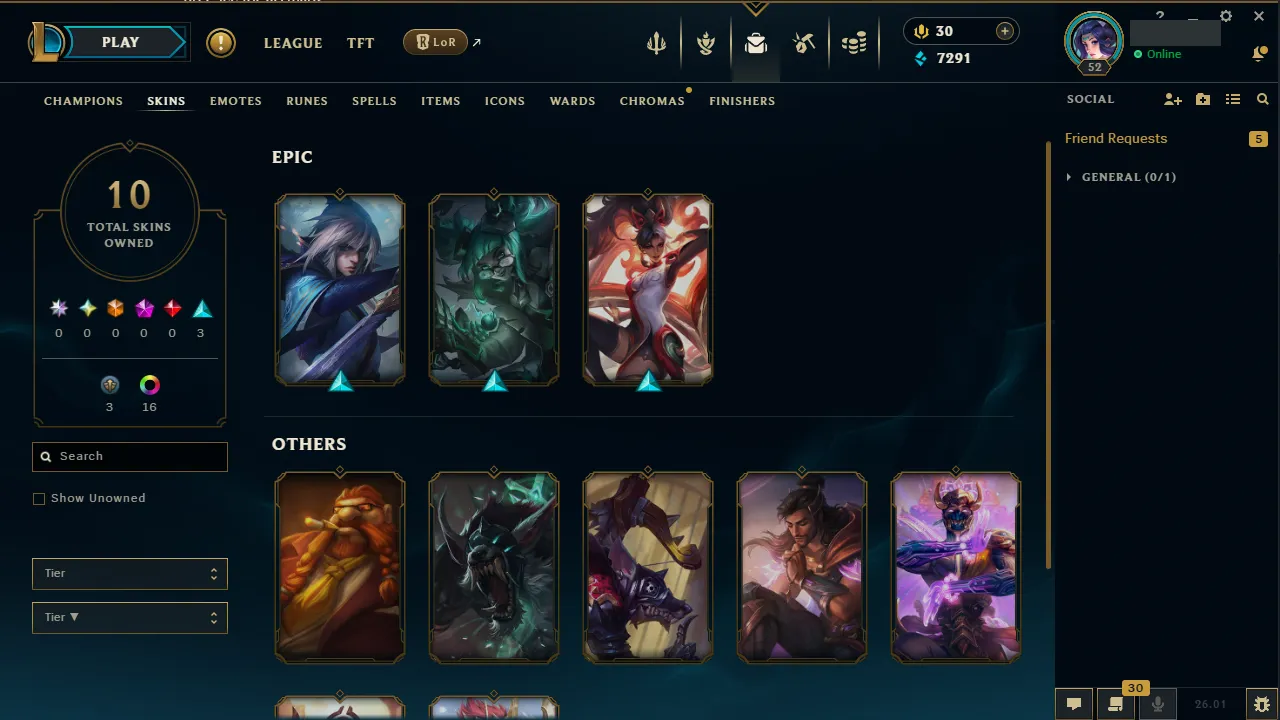Open your summoner profile avatar

[1093, 42]
